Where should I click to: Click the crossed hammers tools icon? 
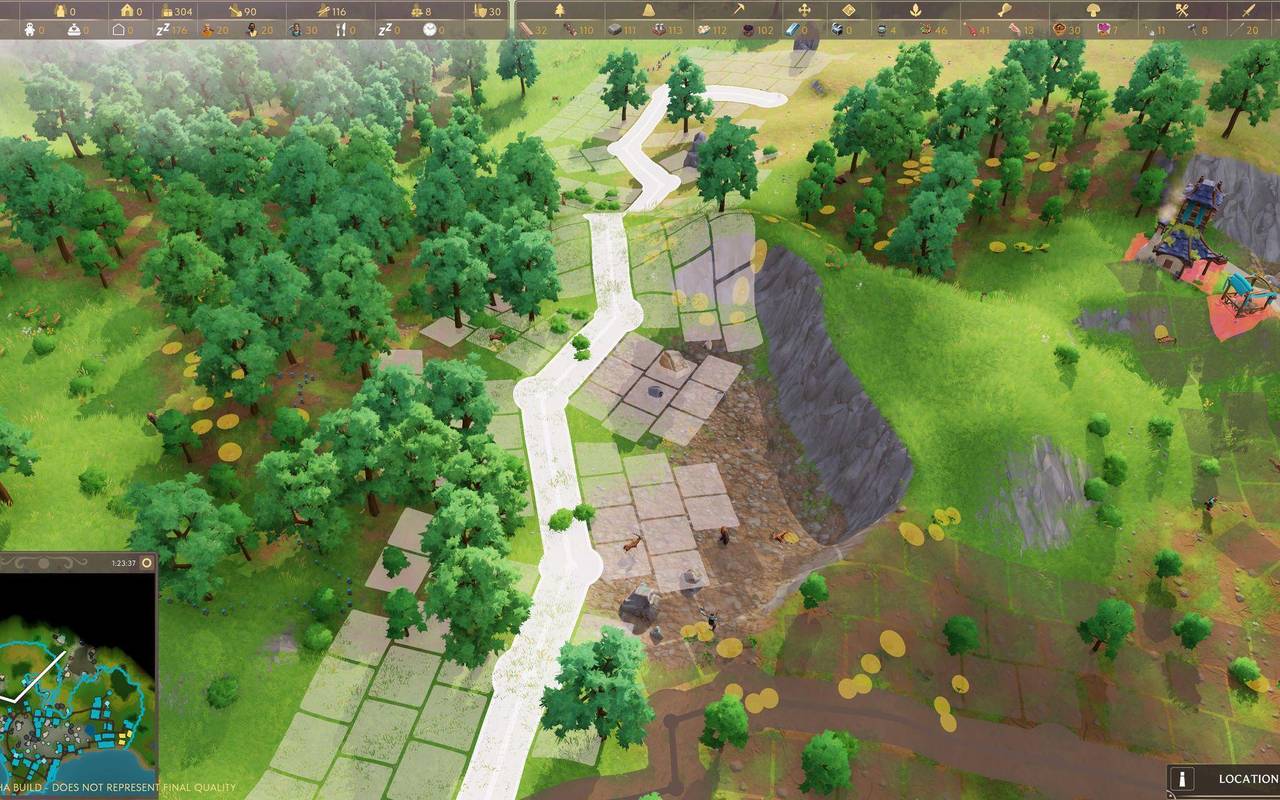pyautogui.click(x=1182, y=9)
